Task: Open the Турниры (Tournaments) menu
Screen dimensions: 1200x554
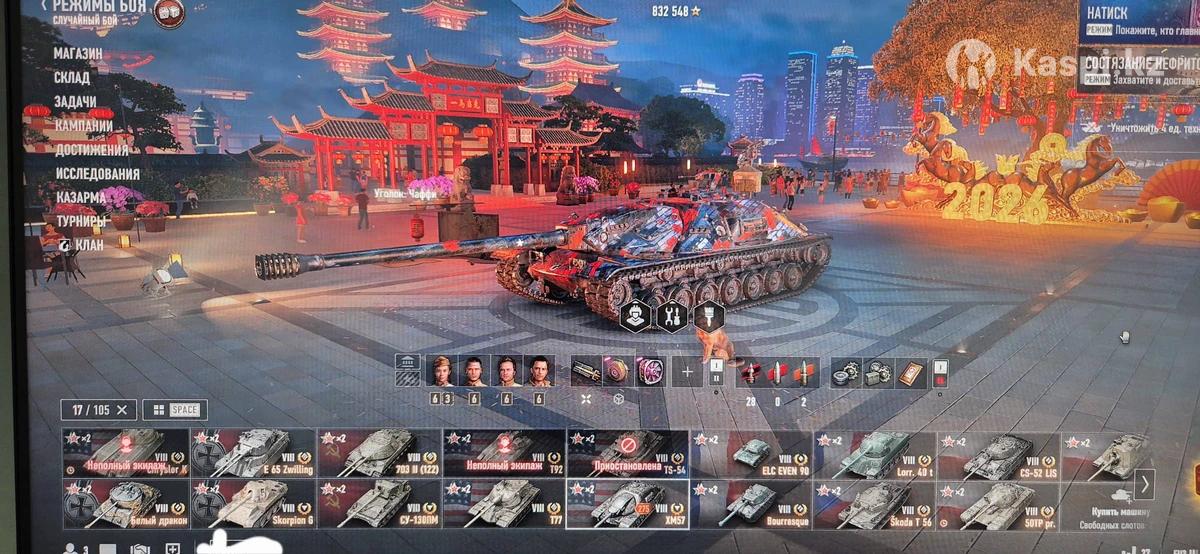Action: 81,221
